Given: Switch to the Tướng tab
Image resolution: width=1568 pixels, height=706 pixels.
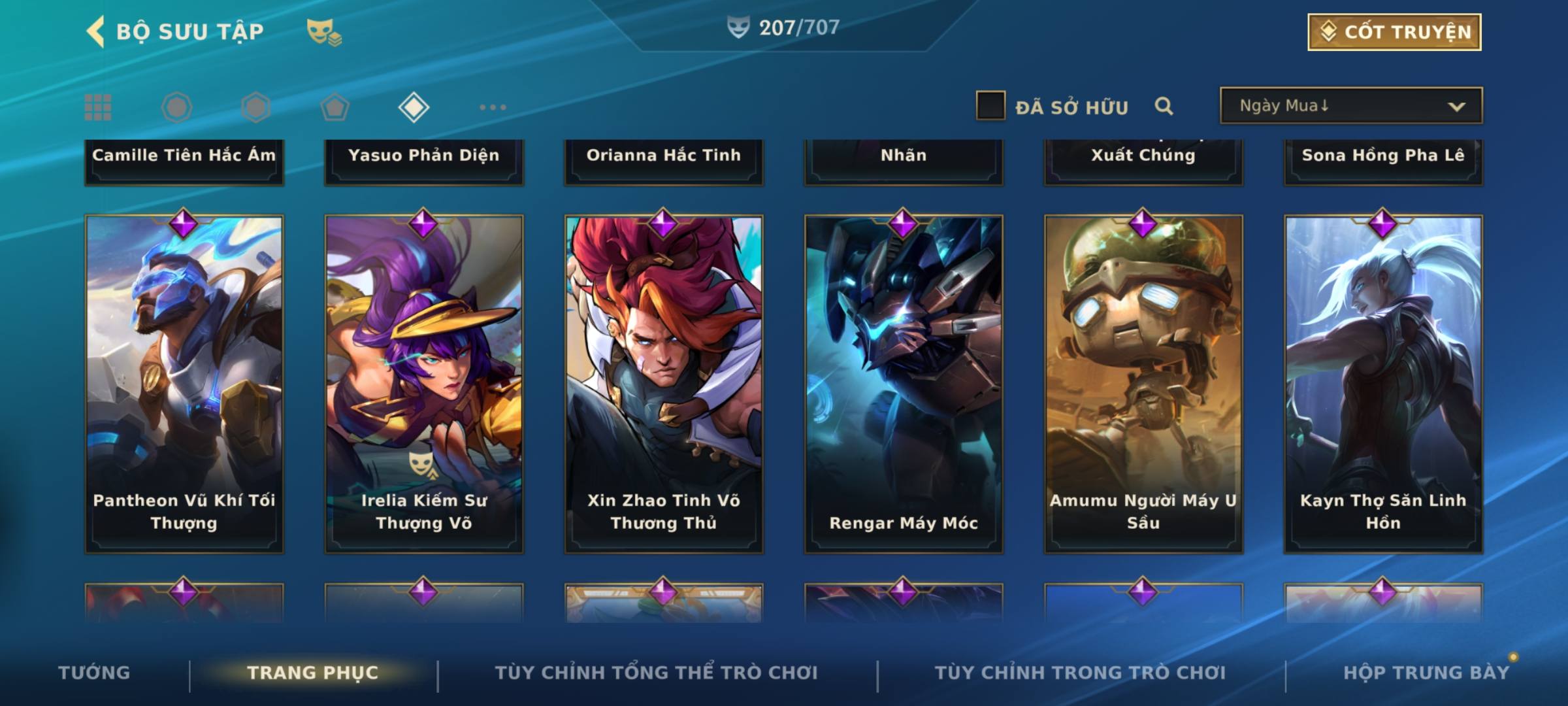Looking at the screenshot, I should 94,673.
